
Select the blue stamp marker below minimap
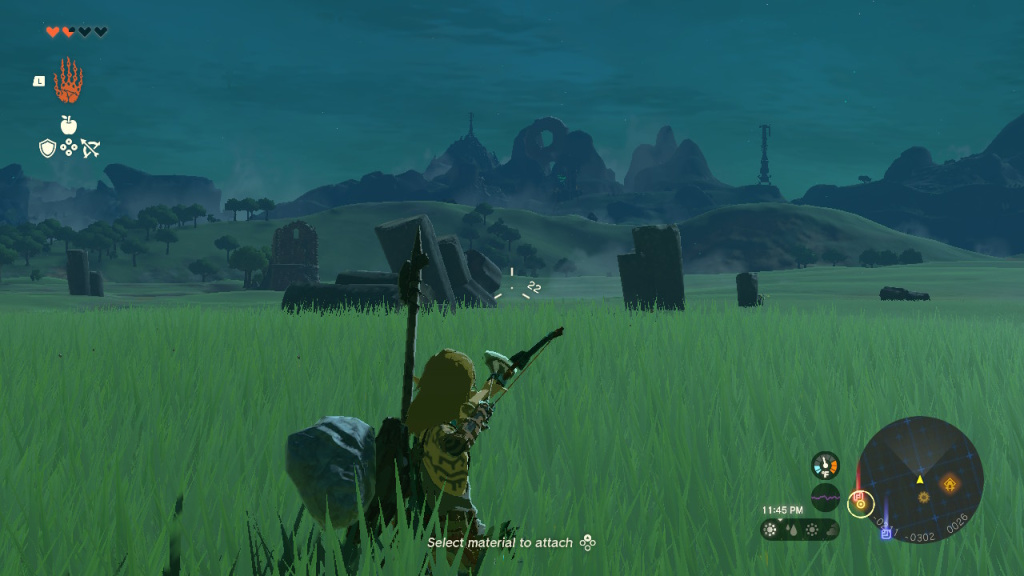[x=886, y=533]
